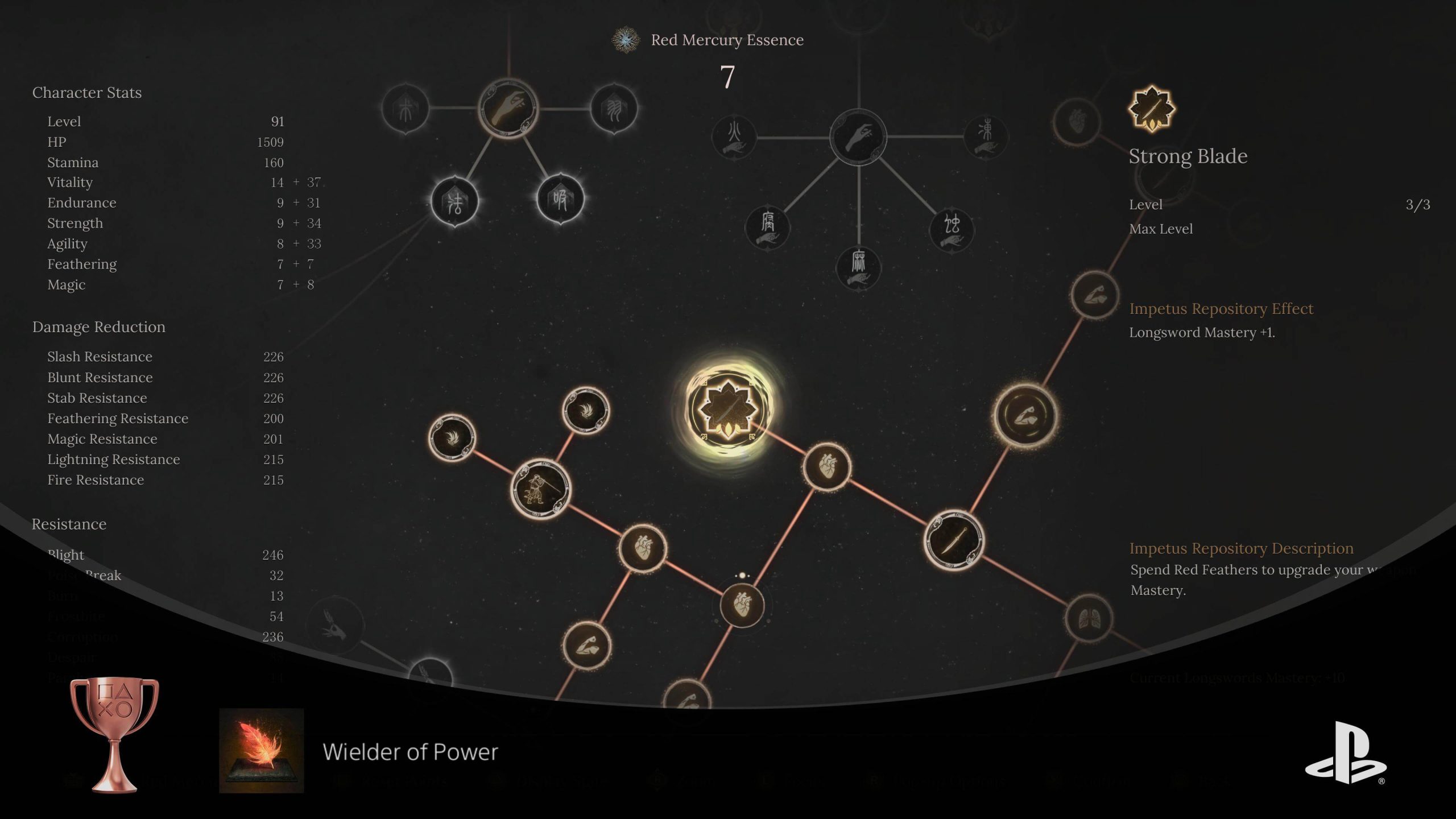Select the frost glyph 凍 hand node

click(986, 136)
